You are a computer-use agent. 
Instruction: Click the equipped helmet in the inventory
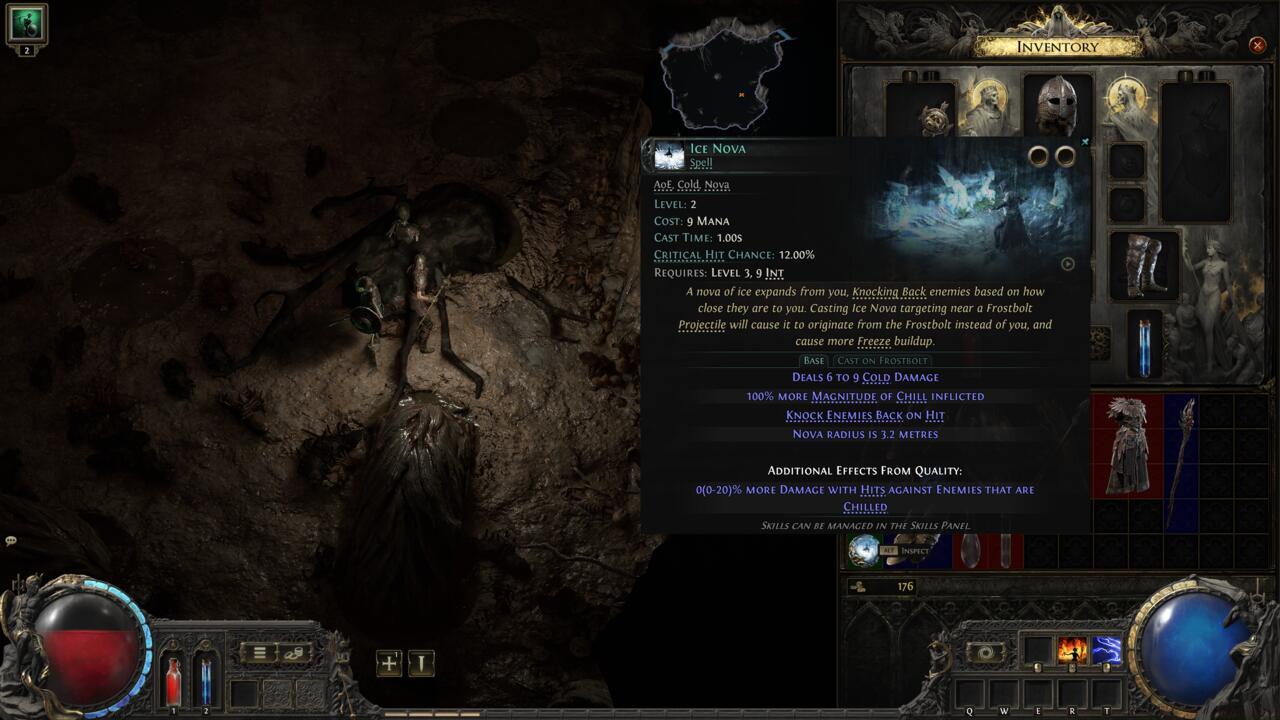(1057, 100)
